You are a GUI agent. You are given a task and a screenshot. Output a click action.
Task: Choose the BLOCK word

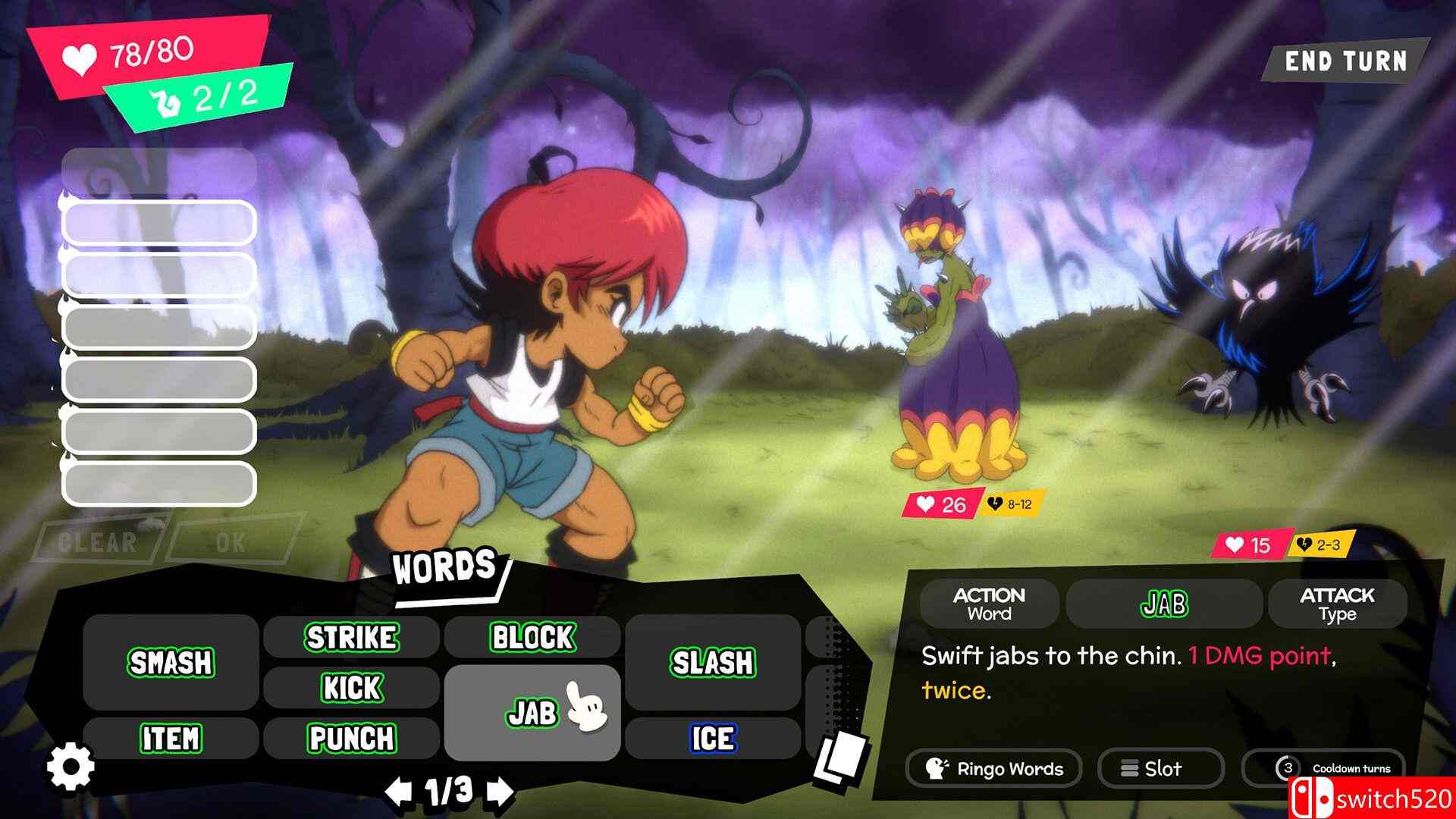pyautogui.click(x=532, y=637)
